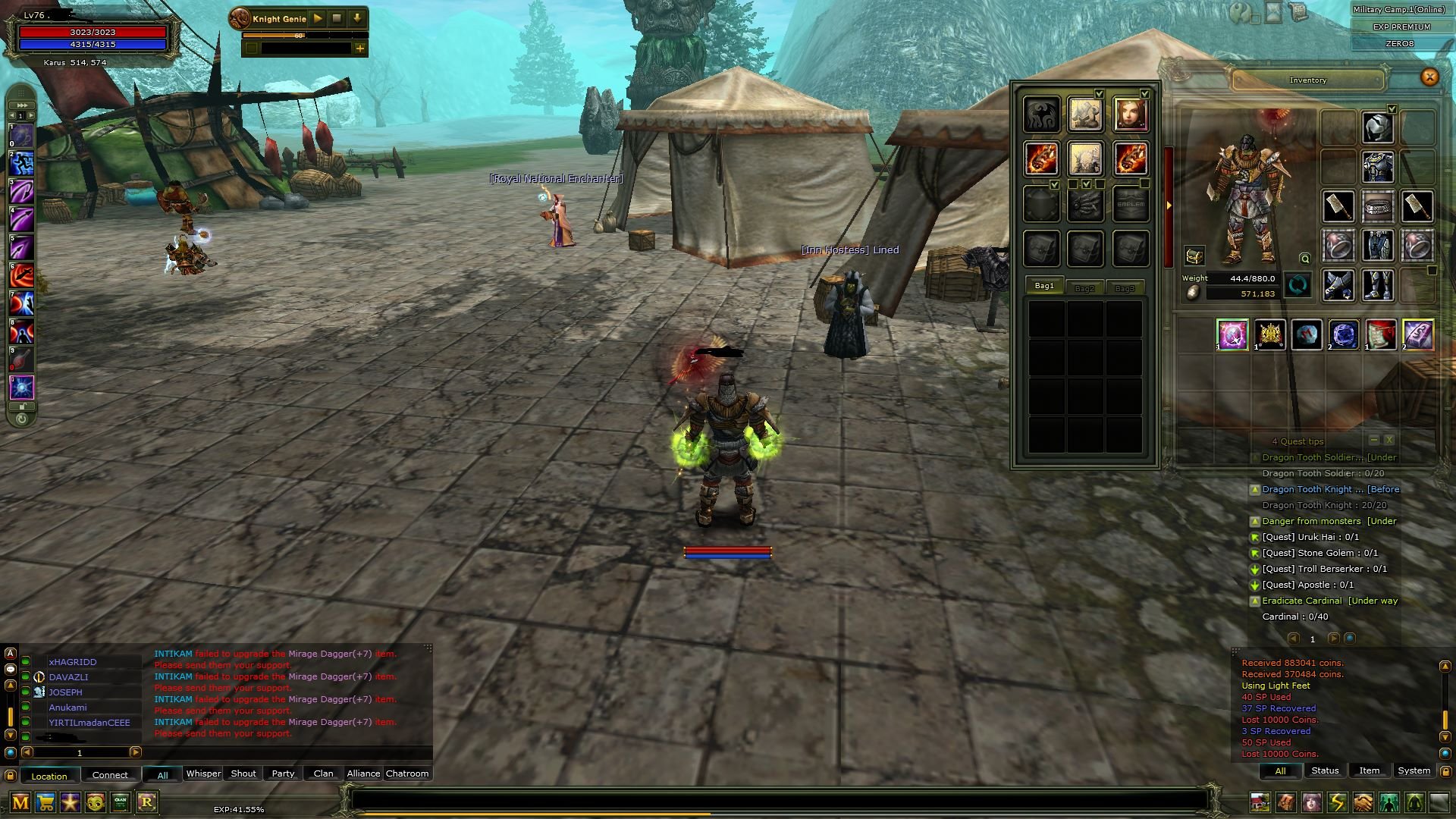The height and width of the screenshot is (819, 1456).
Task: Open the Clan chat tab
Action: tap(323, 773)
